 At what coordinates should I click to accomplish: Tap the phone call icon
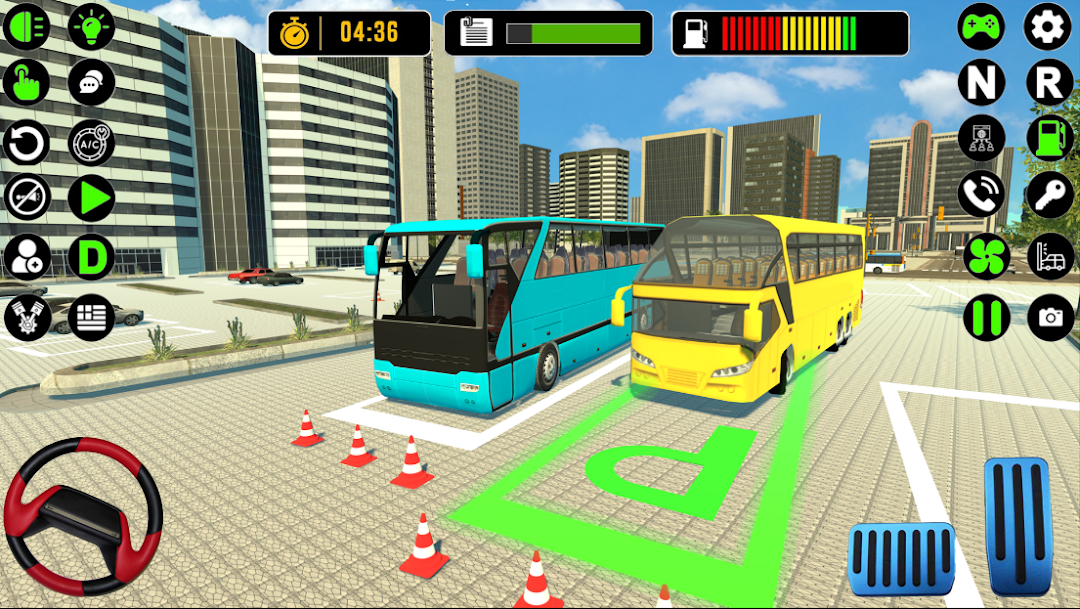981,194
